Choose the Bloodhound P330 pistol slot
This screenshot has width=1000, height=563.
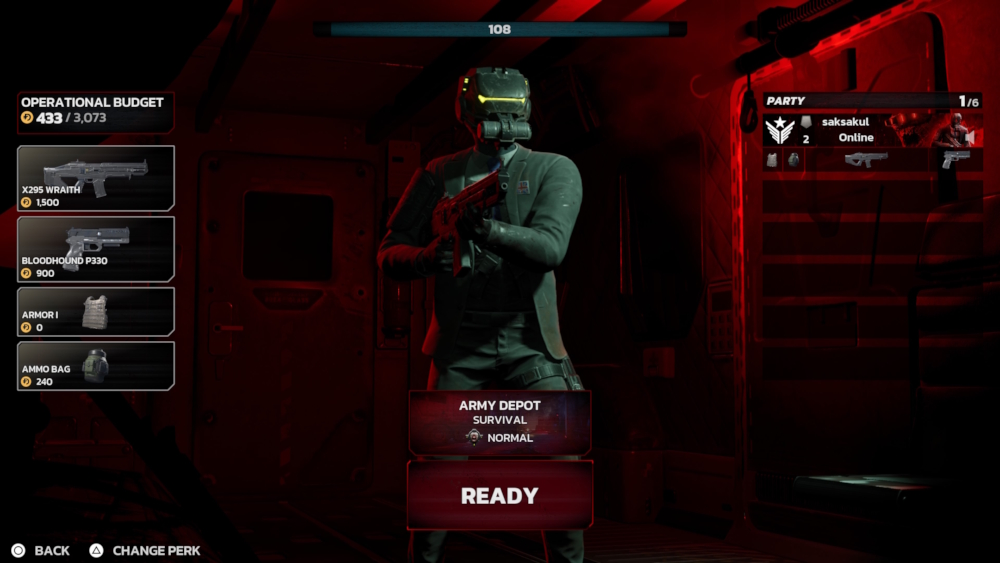[96, 249]
